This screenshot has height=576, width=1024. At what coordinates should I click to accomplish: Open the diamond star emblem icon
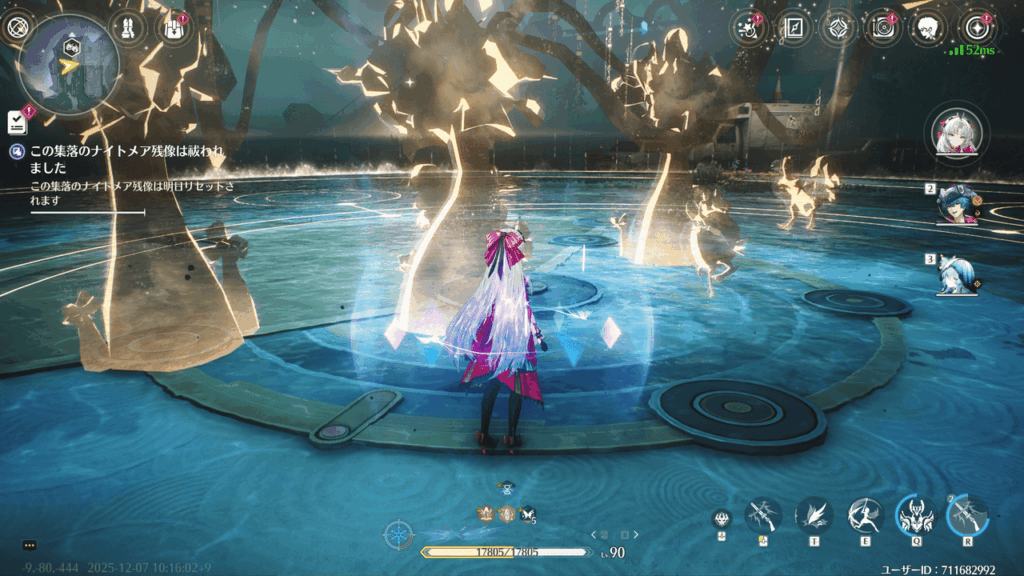(838, 27)
